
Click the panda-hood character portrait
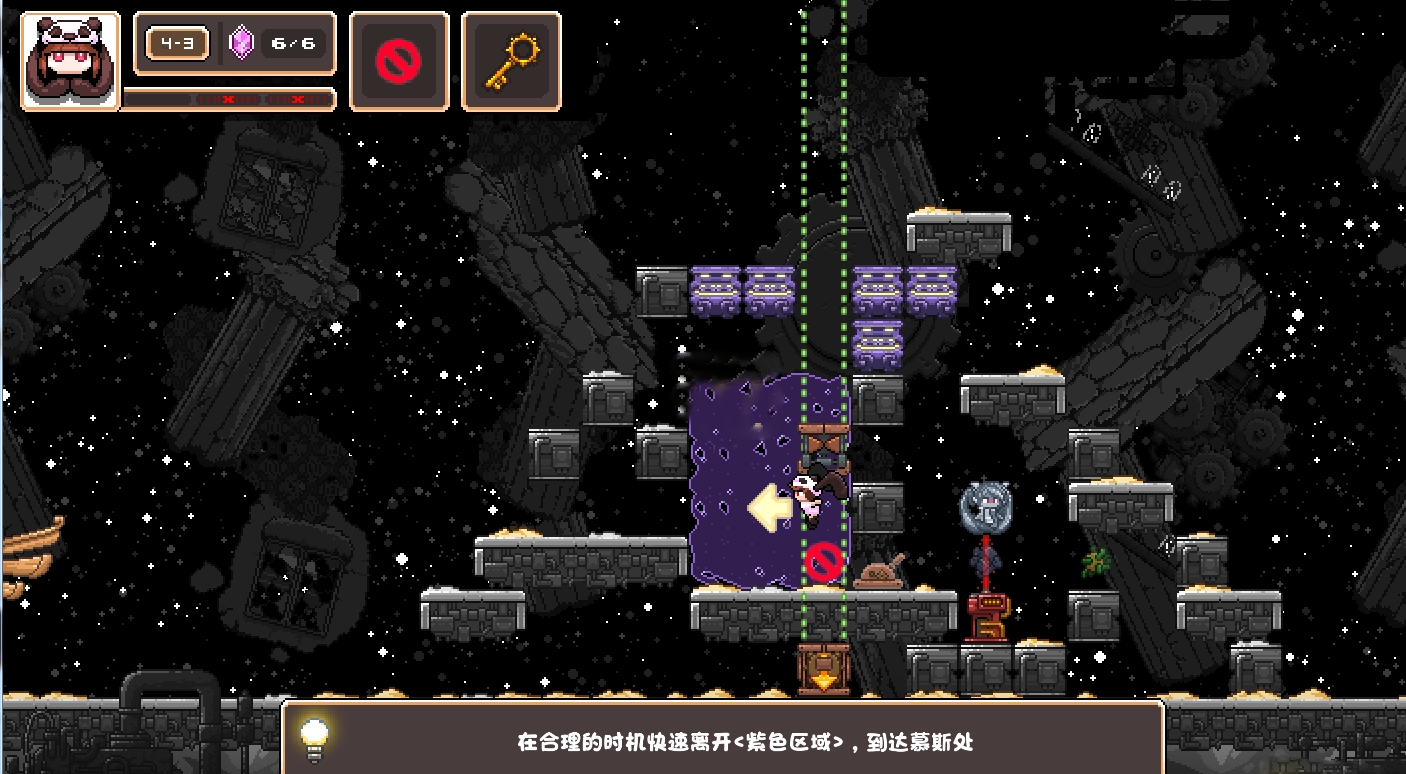[70, 61]
